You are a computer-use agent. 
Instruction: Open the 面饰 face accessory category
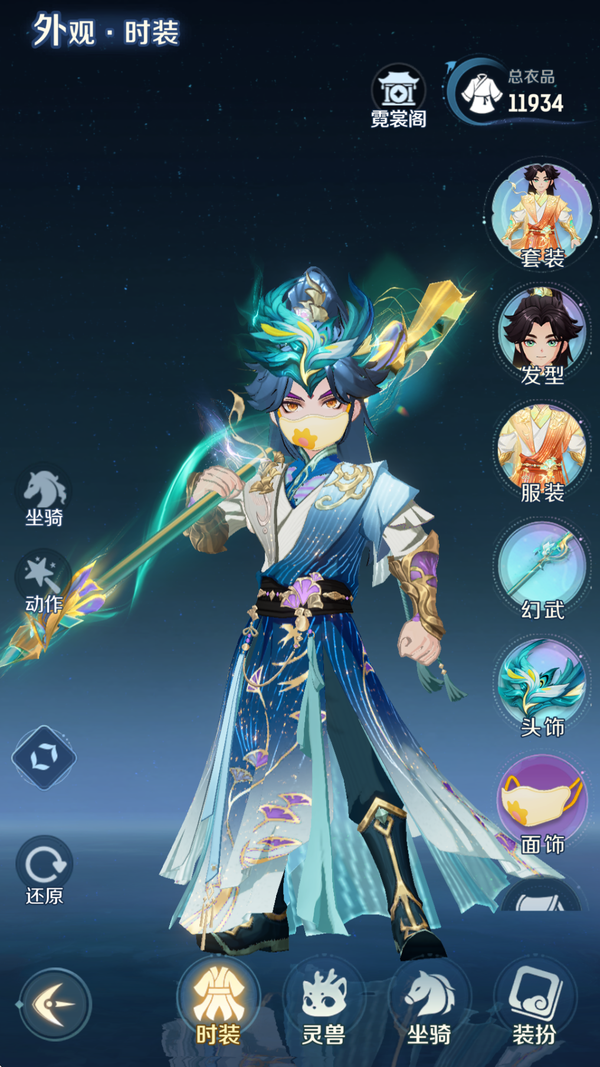tap(542, 803)
